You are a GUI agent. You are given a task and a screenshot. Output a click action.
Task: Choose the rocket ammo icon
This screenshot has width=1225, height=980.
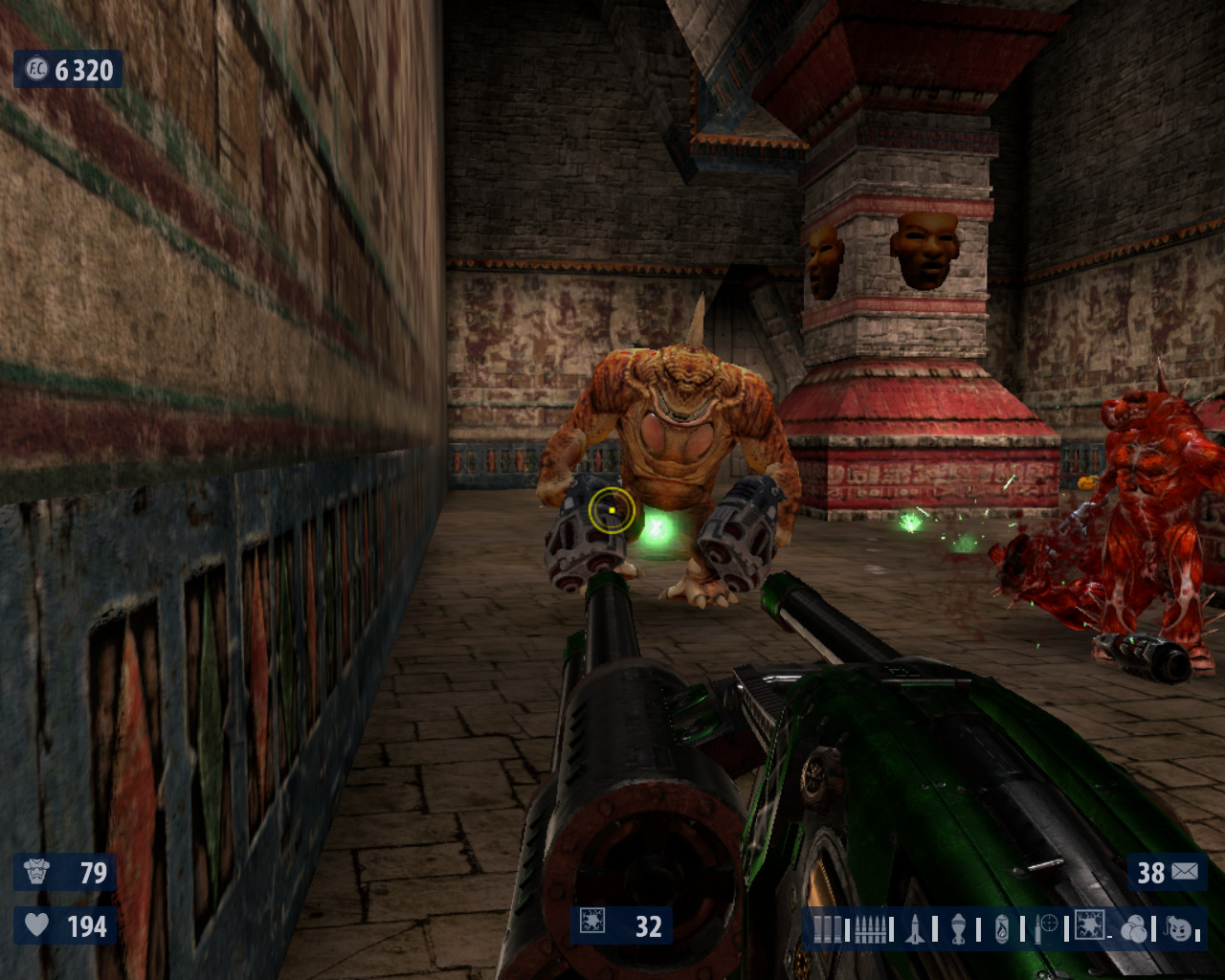click(915, 929)
